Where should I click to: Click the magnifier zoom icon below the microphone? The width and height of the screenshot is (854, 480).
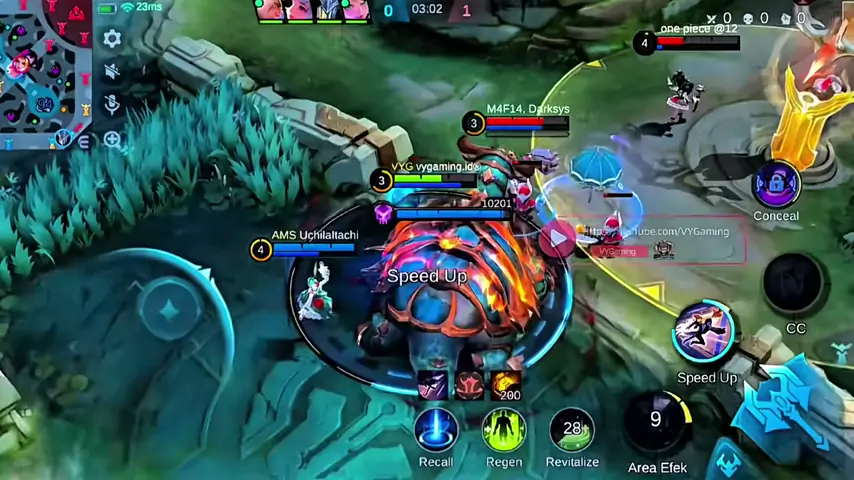coord(112,140)
